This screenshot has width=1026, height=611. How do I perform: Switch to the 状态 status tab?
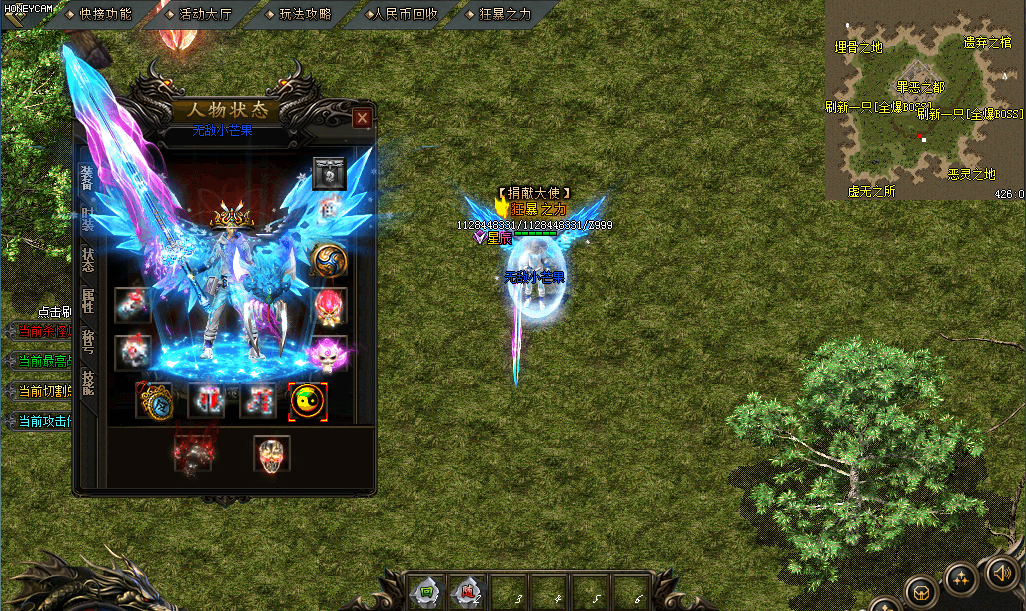87,258
